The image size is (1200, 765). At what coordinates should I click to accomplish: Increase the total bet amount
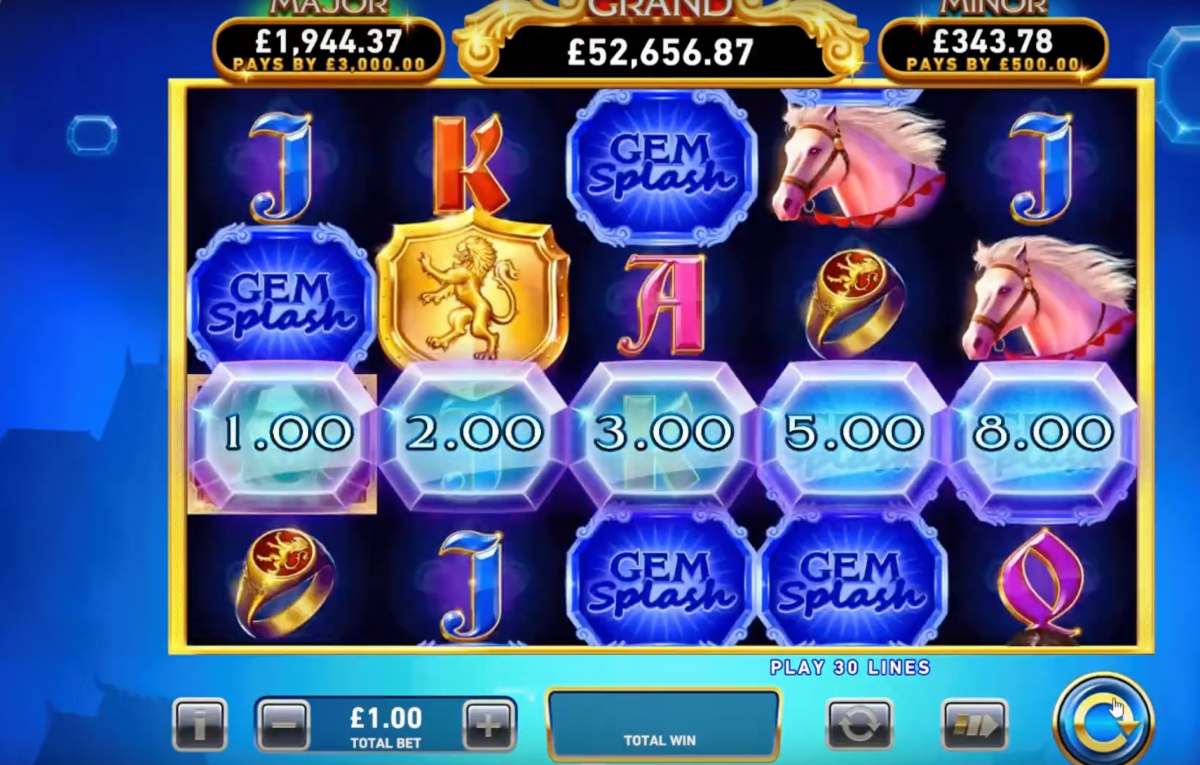489,724
